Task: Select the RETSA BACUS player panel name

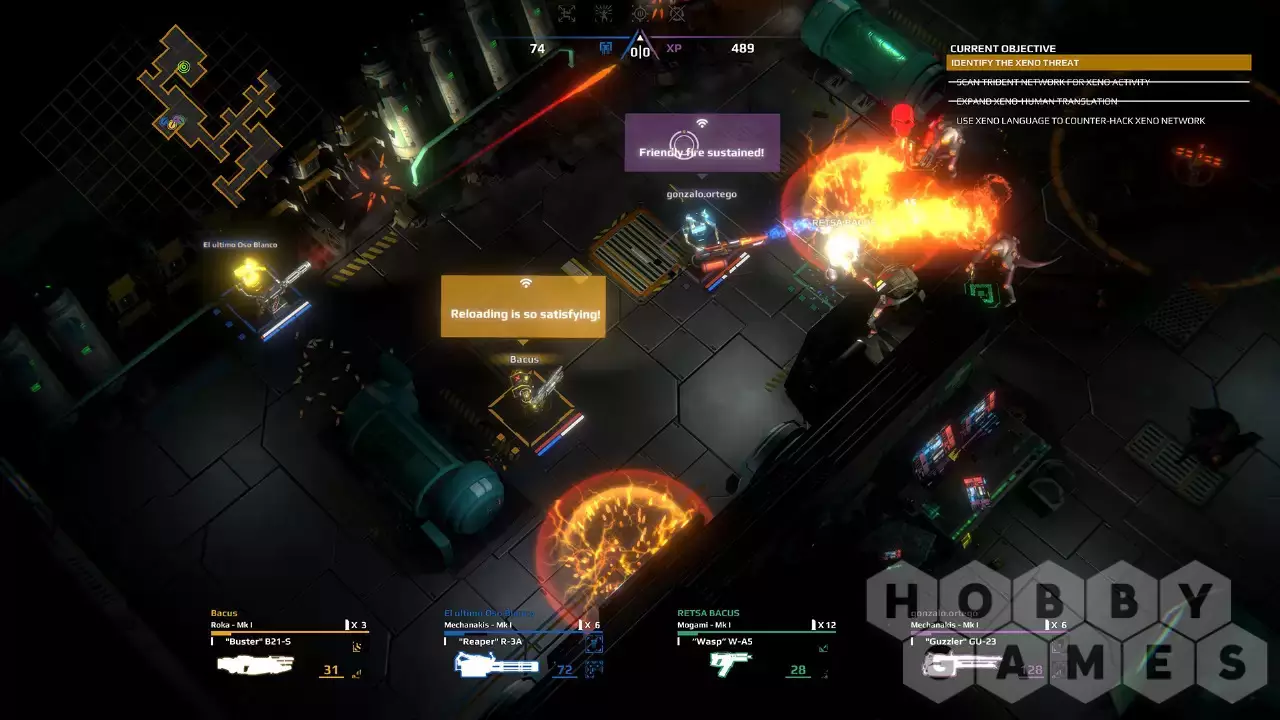Action: point(708,613)
